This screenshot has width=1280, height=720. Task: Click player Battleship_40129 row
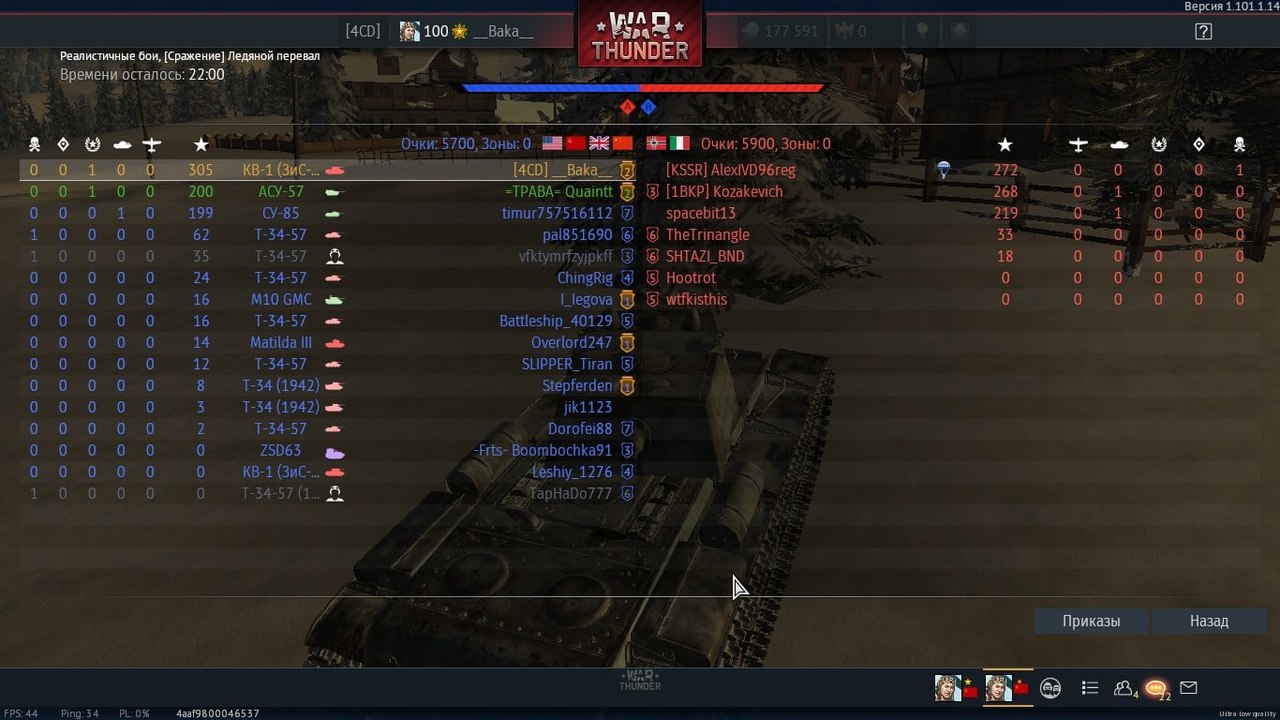click(555, 321)
